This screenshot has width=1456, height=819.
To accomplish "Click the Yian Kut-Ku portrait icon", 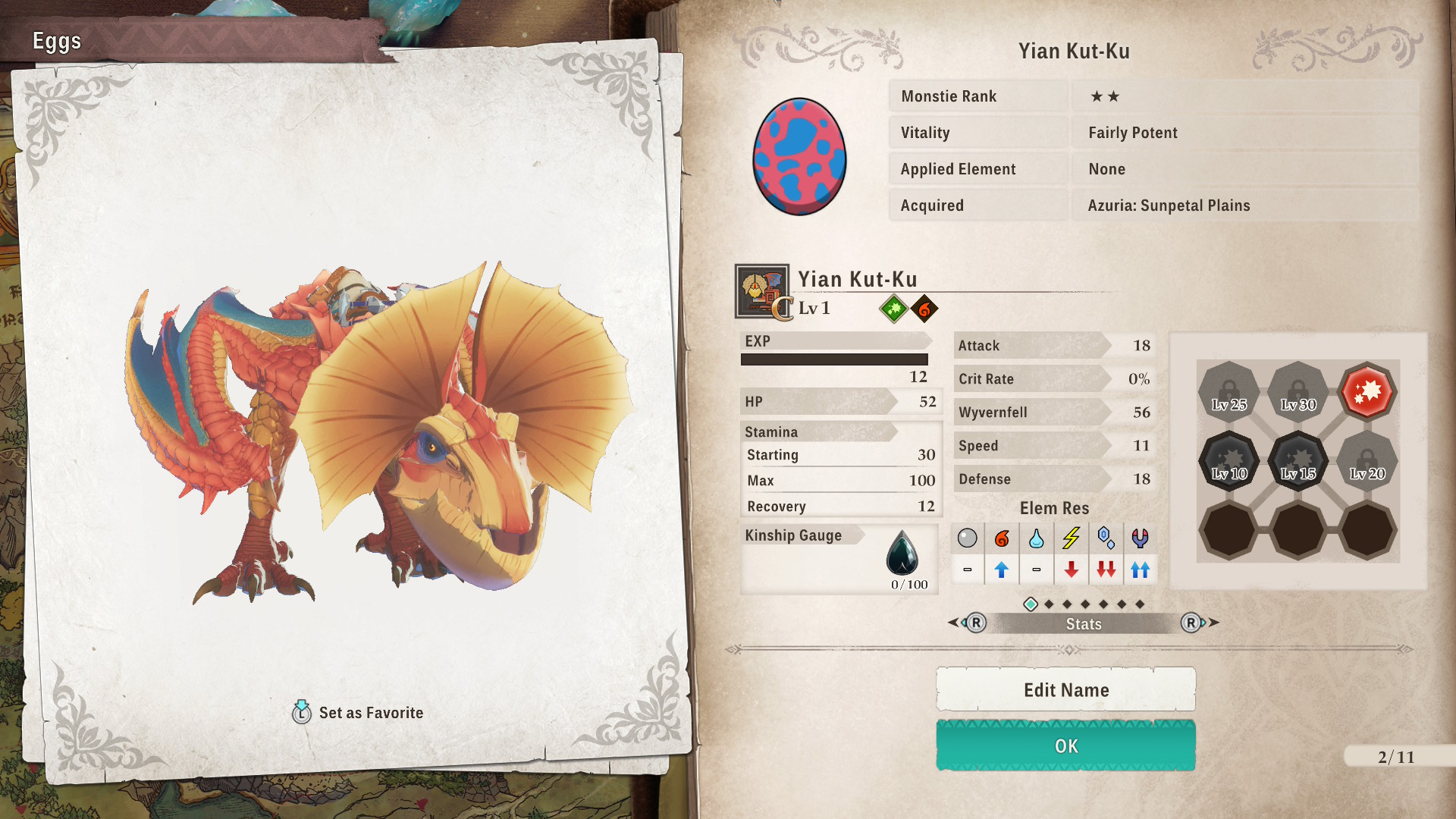I will (x=761, y=291).
